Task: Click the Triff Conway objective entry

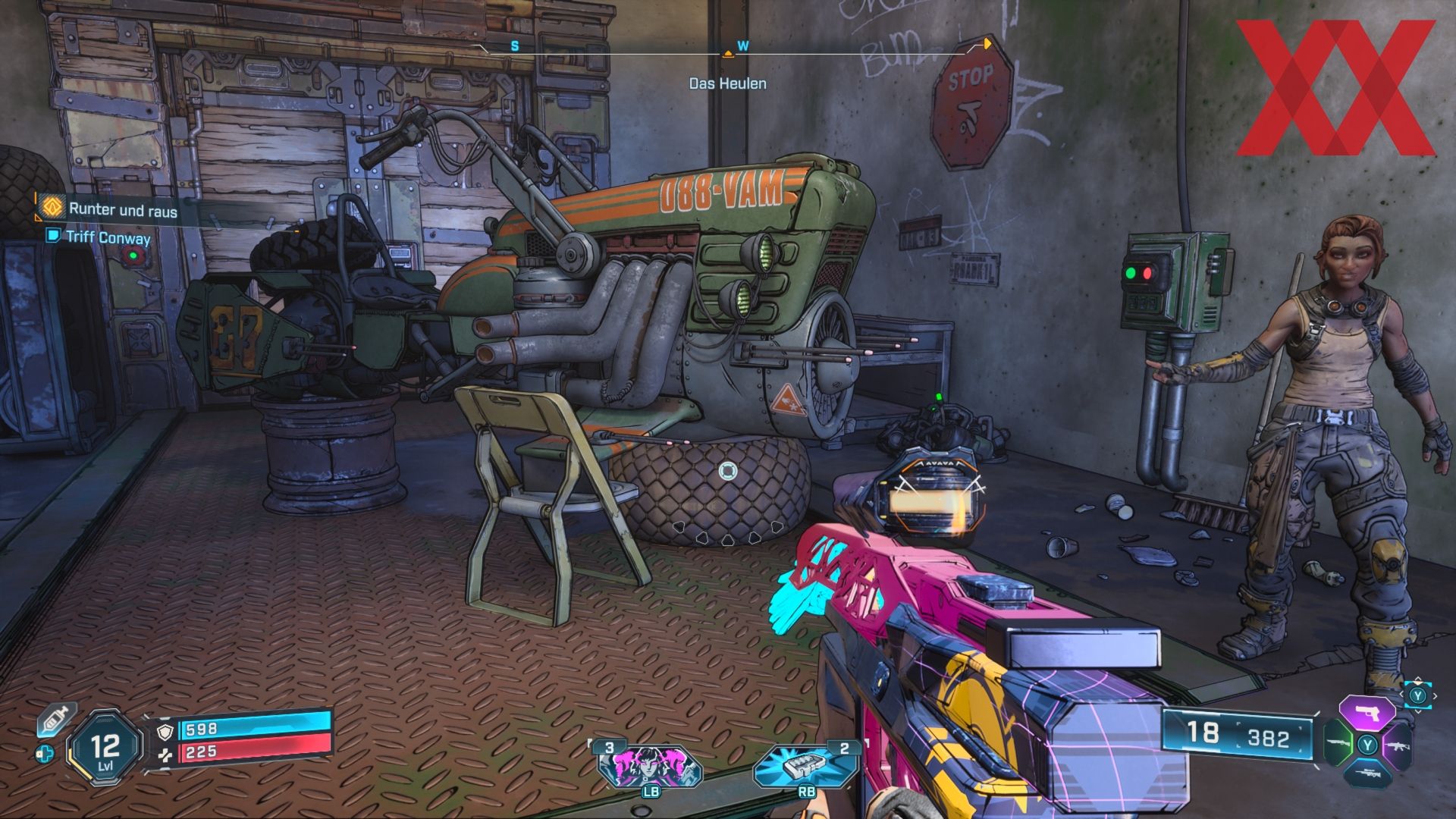Action: [107, 237]
